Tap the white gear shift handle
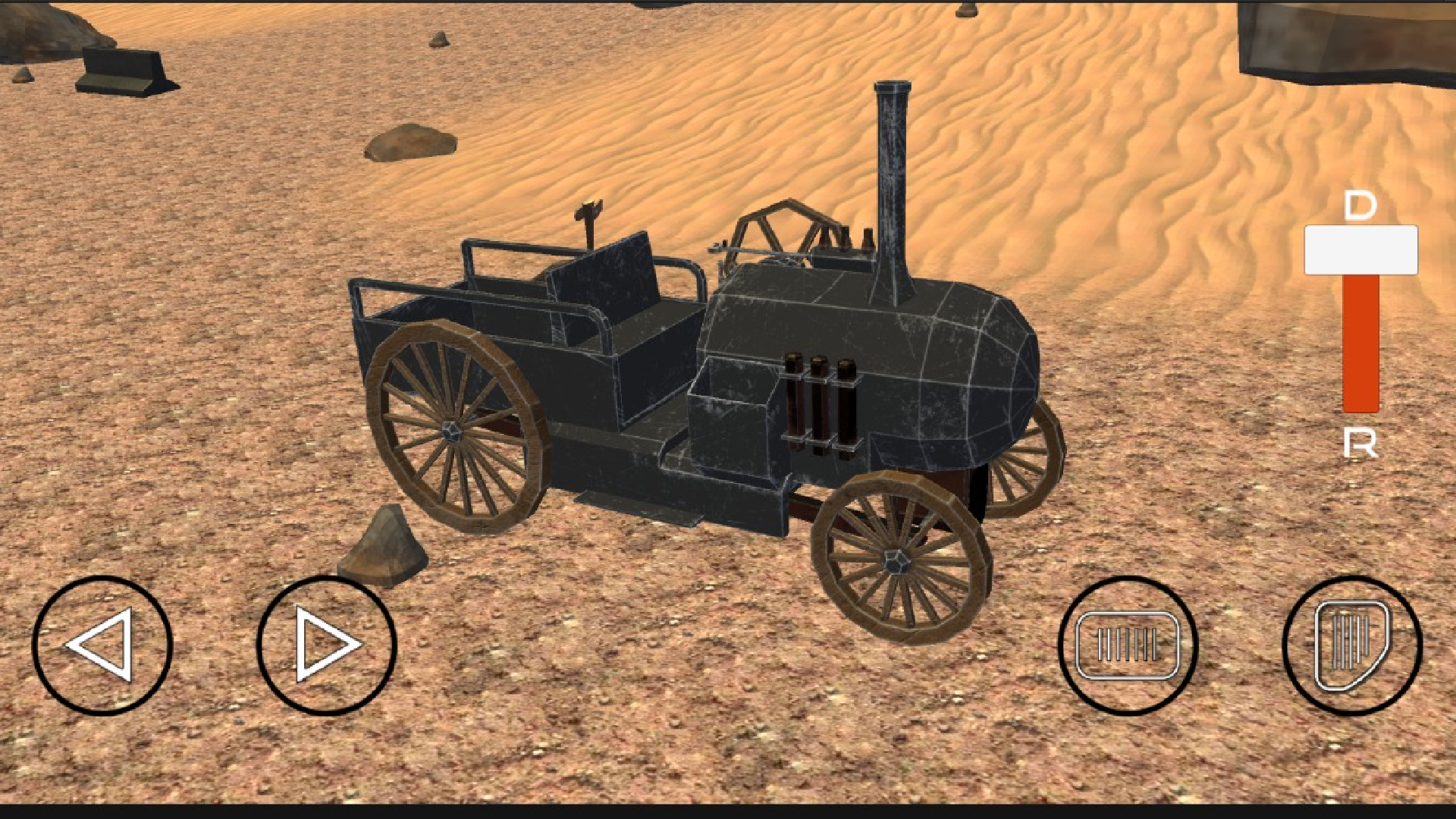Image resolution: width=1456 pixels, height=819 pixels. 1361,250
